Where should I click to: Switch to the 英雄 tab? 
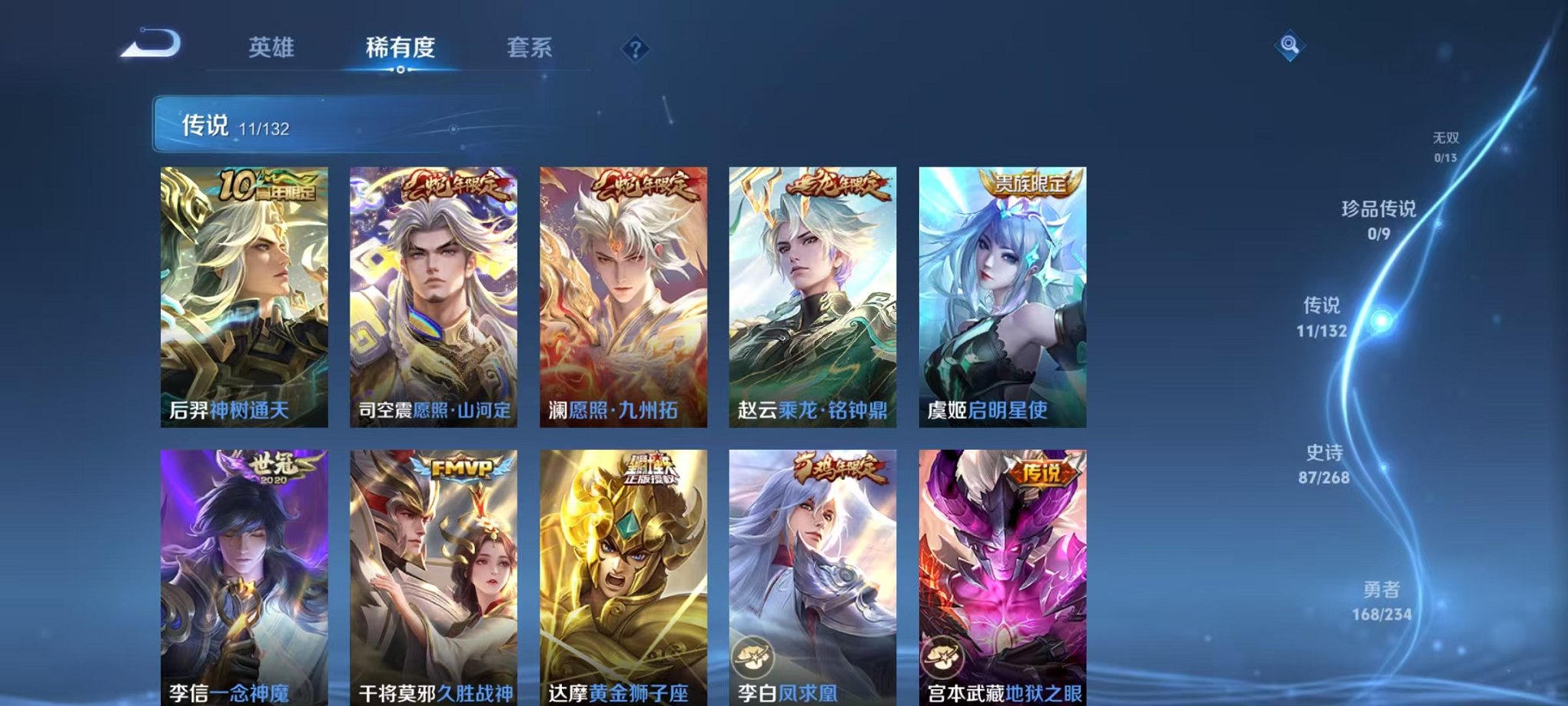[273, 46]
